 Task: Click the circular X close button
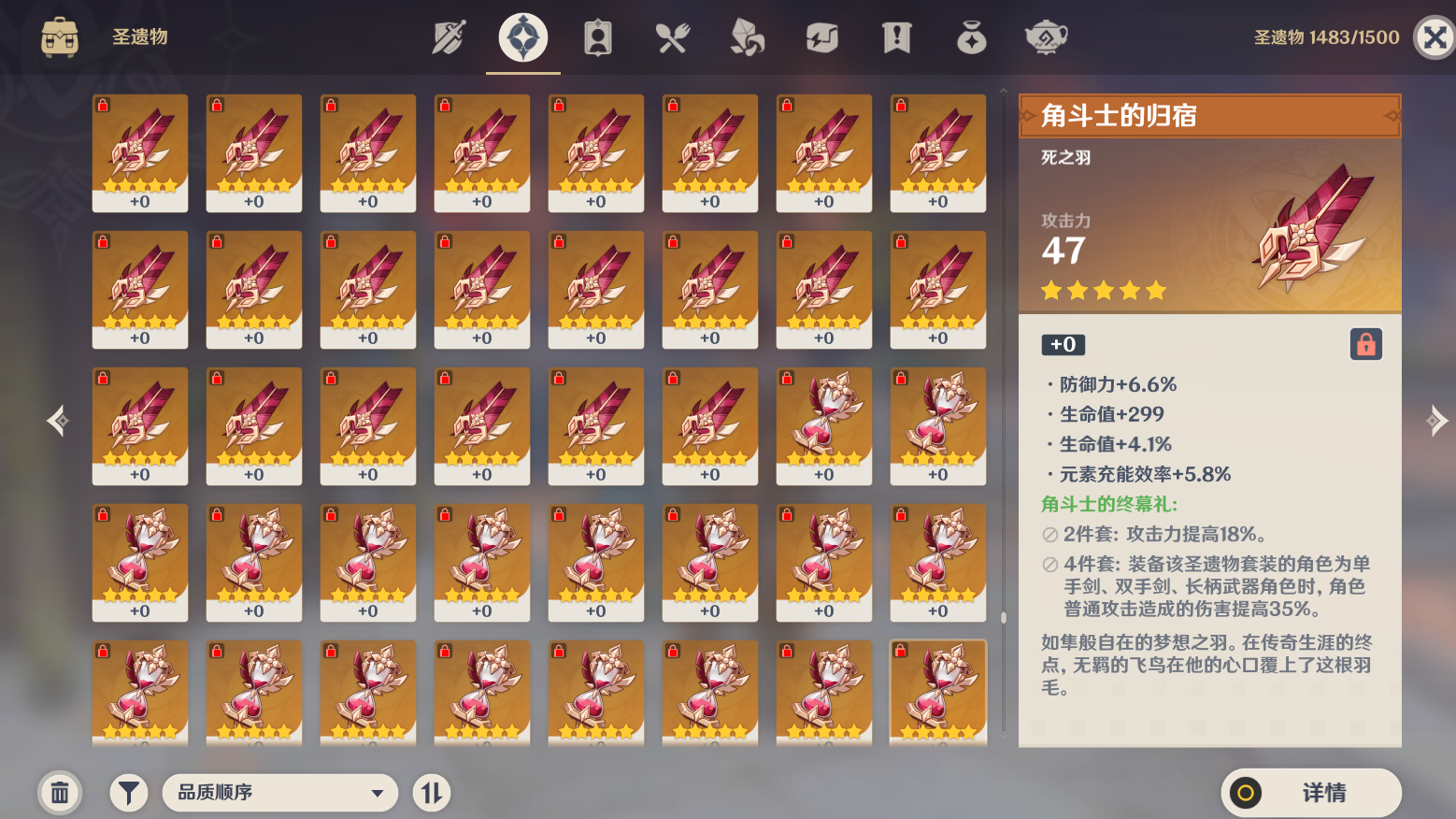1433,37
